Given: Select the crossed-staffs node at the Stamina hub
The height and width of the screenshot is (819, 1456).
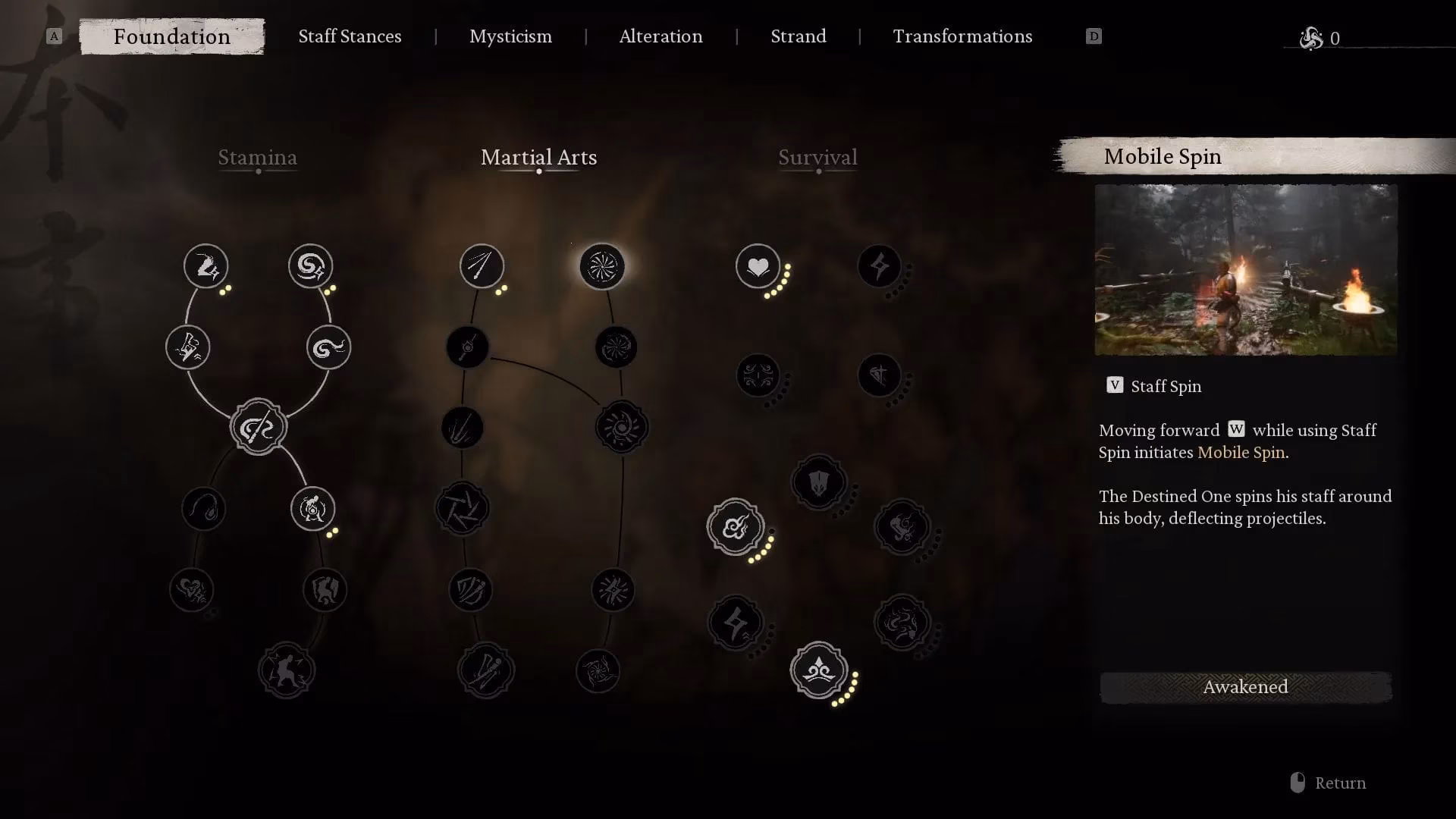Looking at the screenshot, I should point(258,426).
